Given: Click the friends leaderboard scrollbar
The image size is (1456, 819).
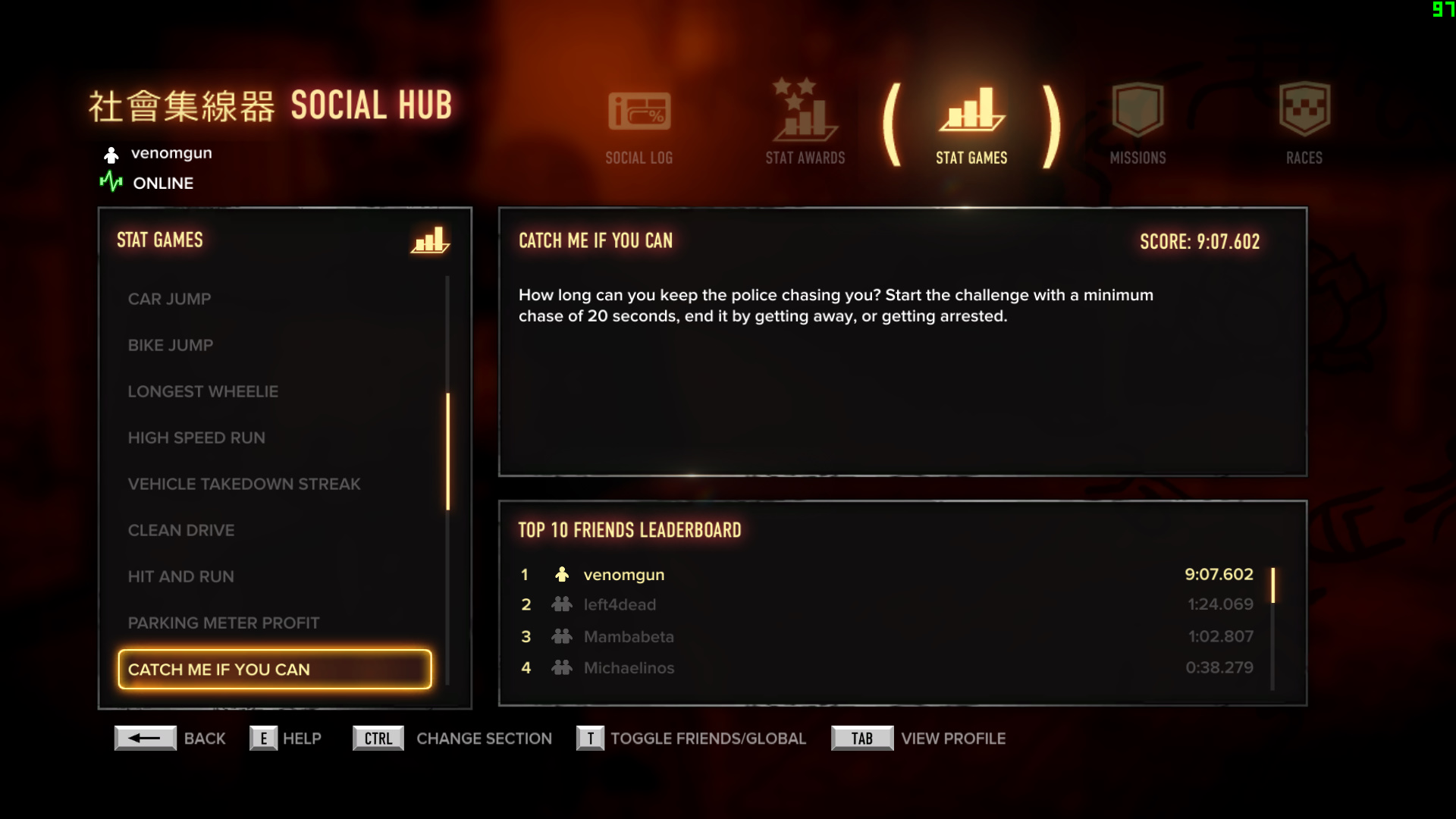Looking at the screenshot, I should click(1273, 585).
